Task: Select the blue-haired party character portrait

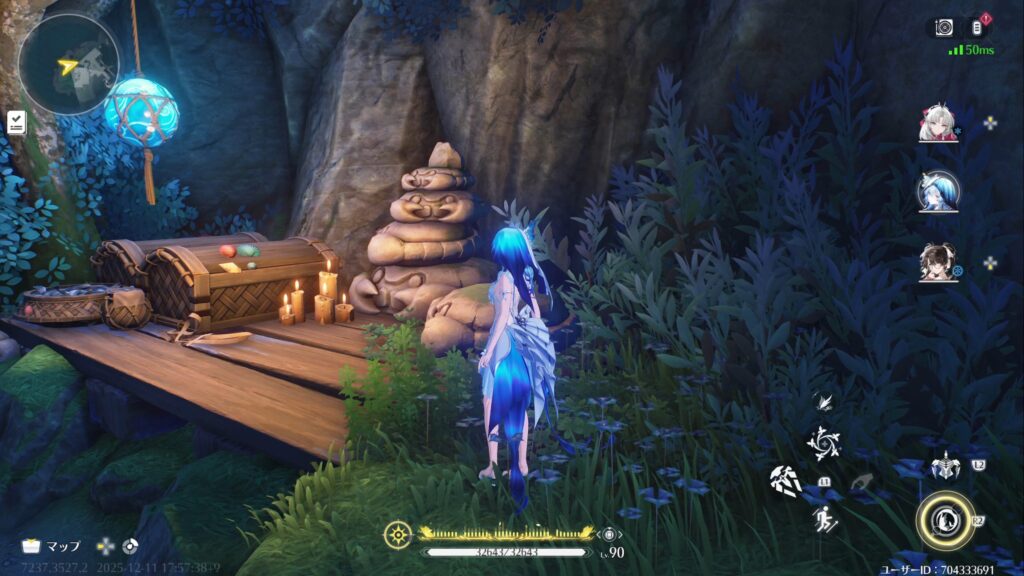Action: click(x=938, y=192)
